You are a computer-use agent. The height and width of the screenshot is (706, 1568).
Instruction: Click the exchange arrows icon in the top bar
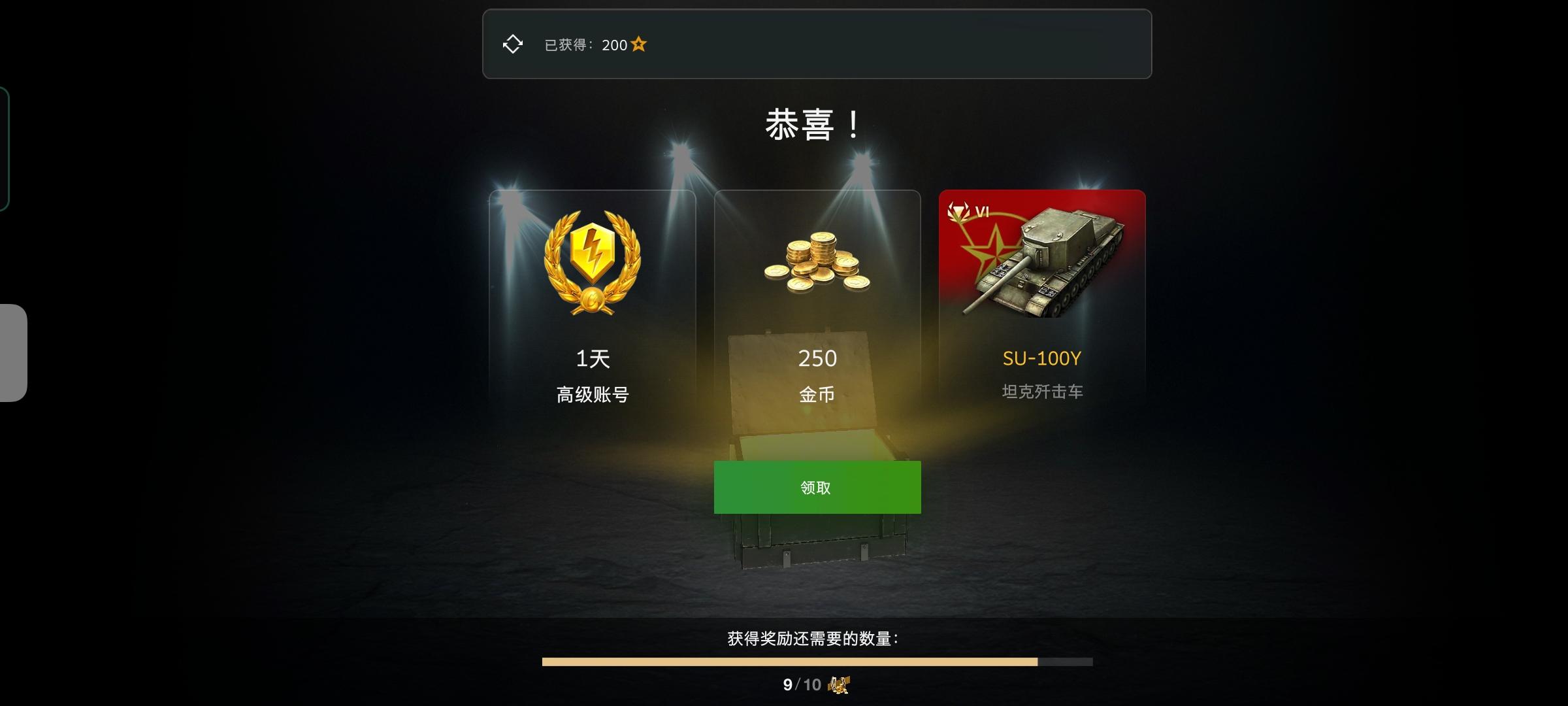[512, 43]
